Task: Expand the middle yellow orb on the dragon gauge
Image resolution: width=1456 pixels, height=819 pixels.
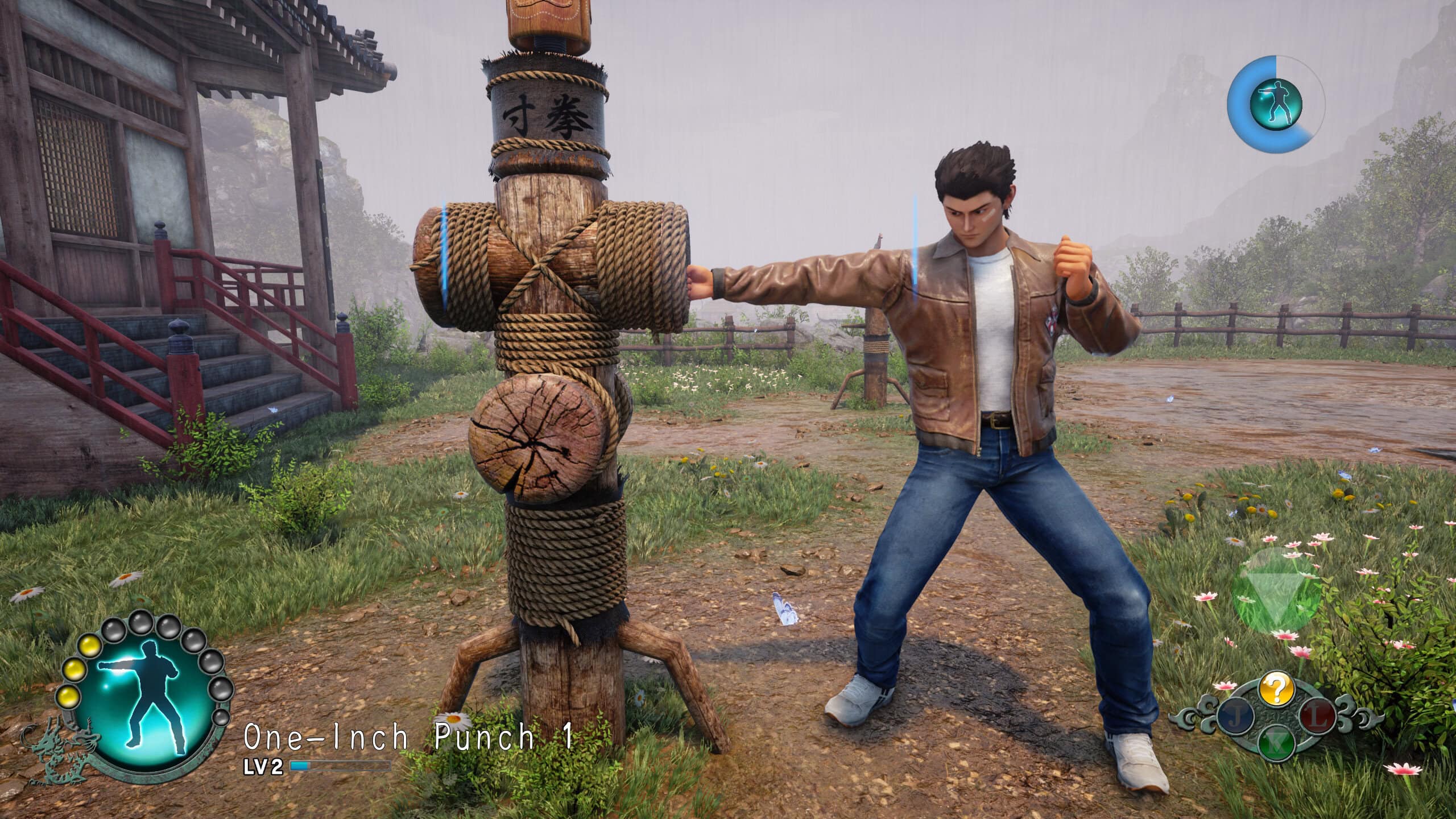Action: (x=74, y=670)
